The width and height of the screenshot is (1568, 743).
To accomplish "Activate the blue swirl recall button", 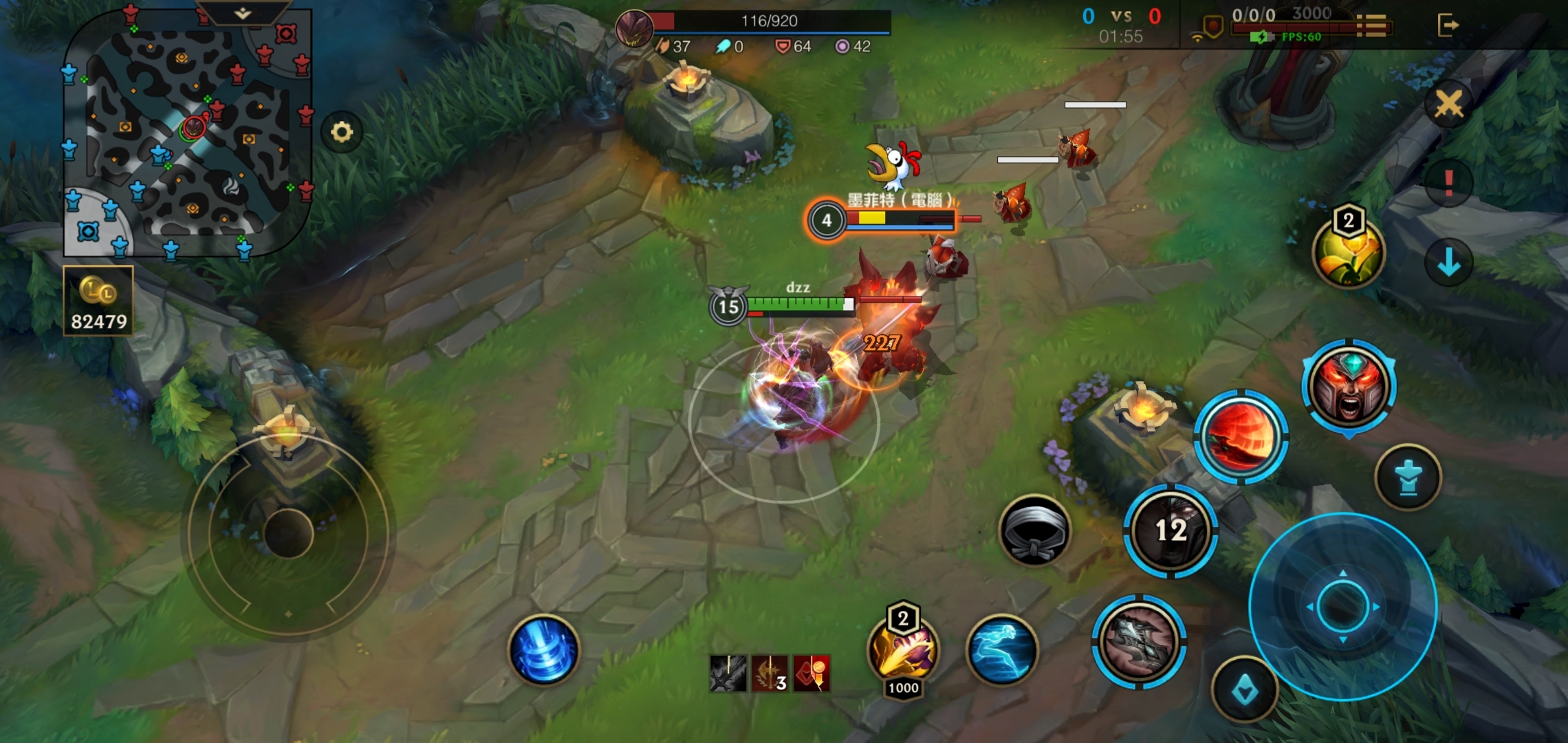I will pyautogui.click(x=543, y=650).
